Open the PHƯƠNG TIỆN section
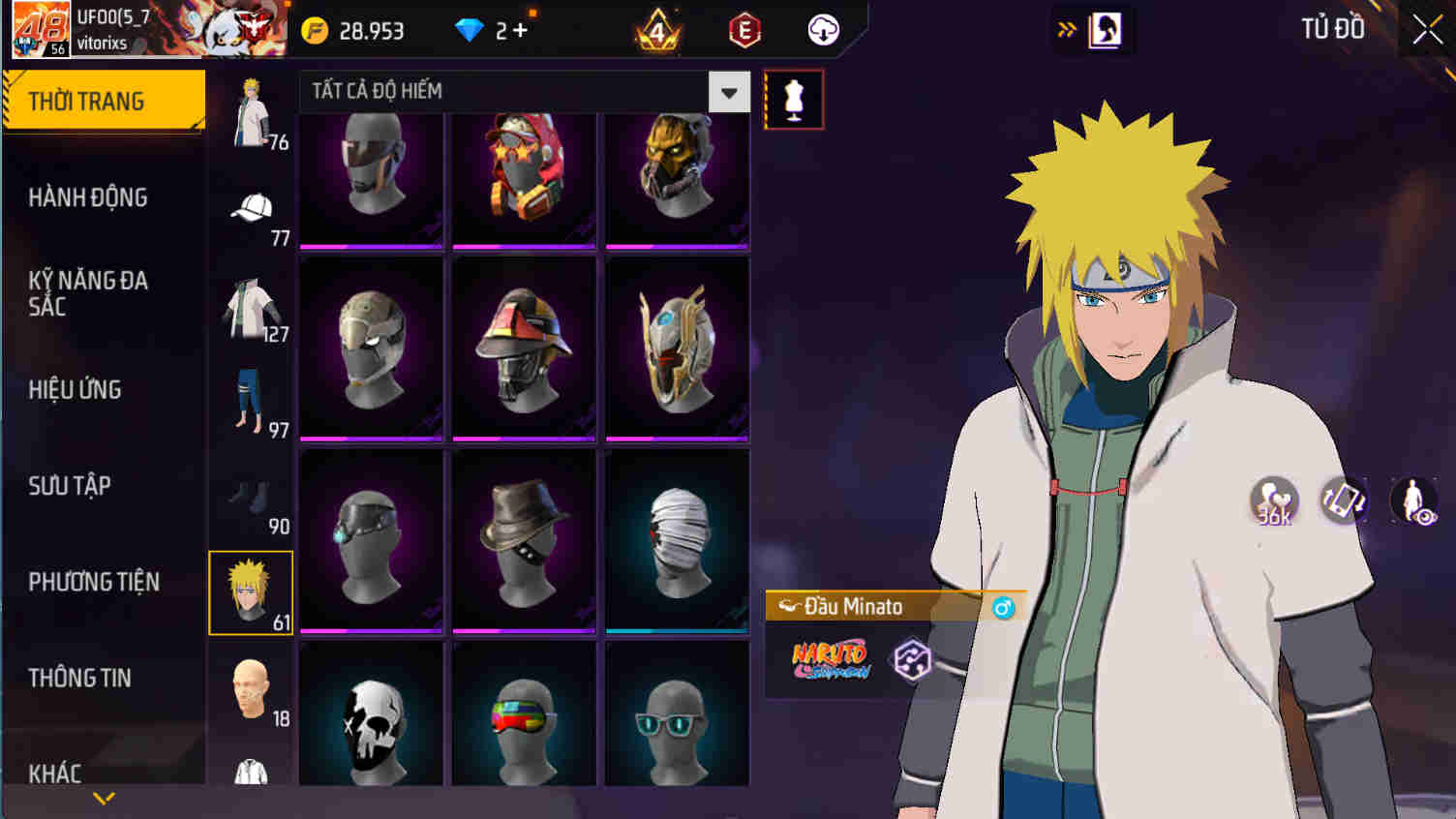This screenshot has height=819, width=1456. [94, 582]
